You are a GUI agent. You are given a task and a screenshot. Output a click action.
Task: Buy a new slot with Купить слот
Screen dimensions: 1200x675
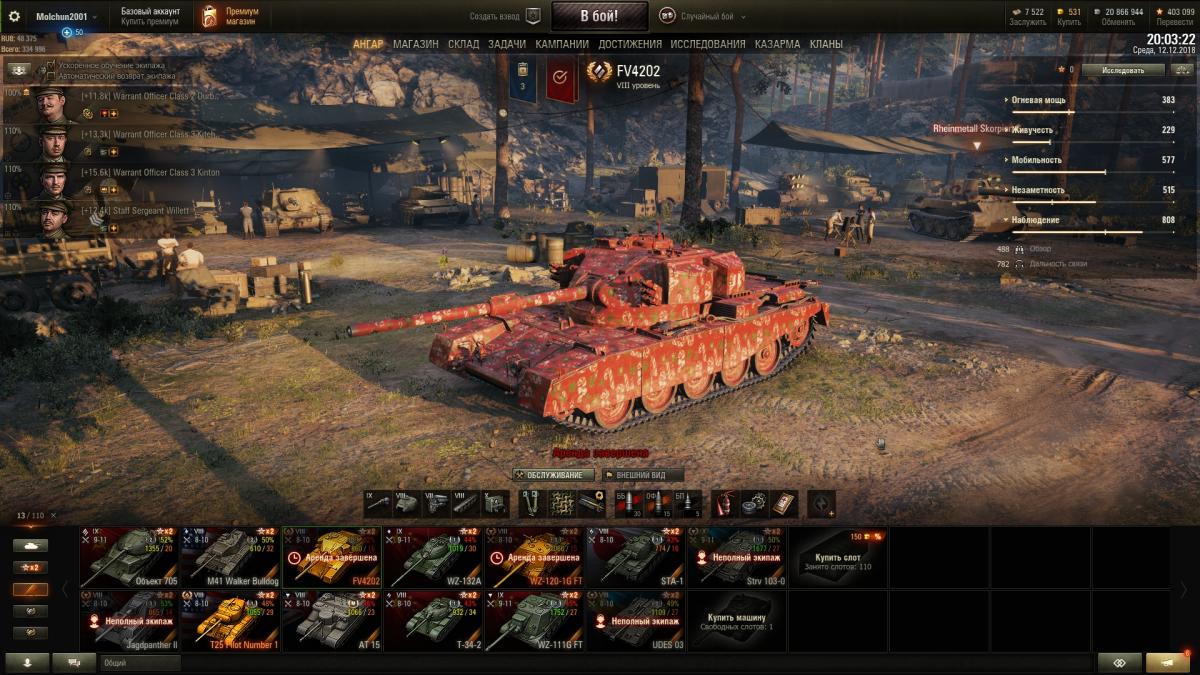tap(837, 557)
